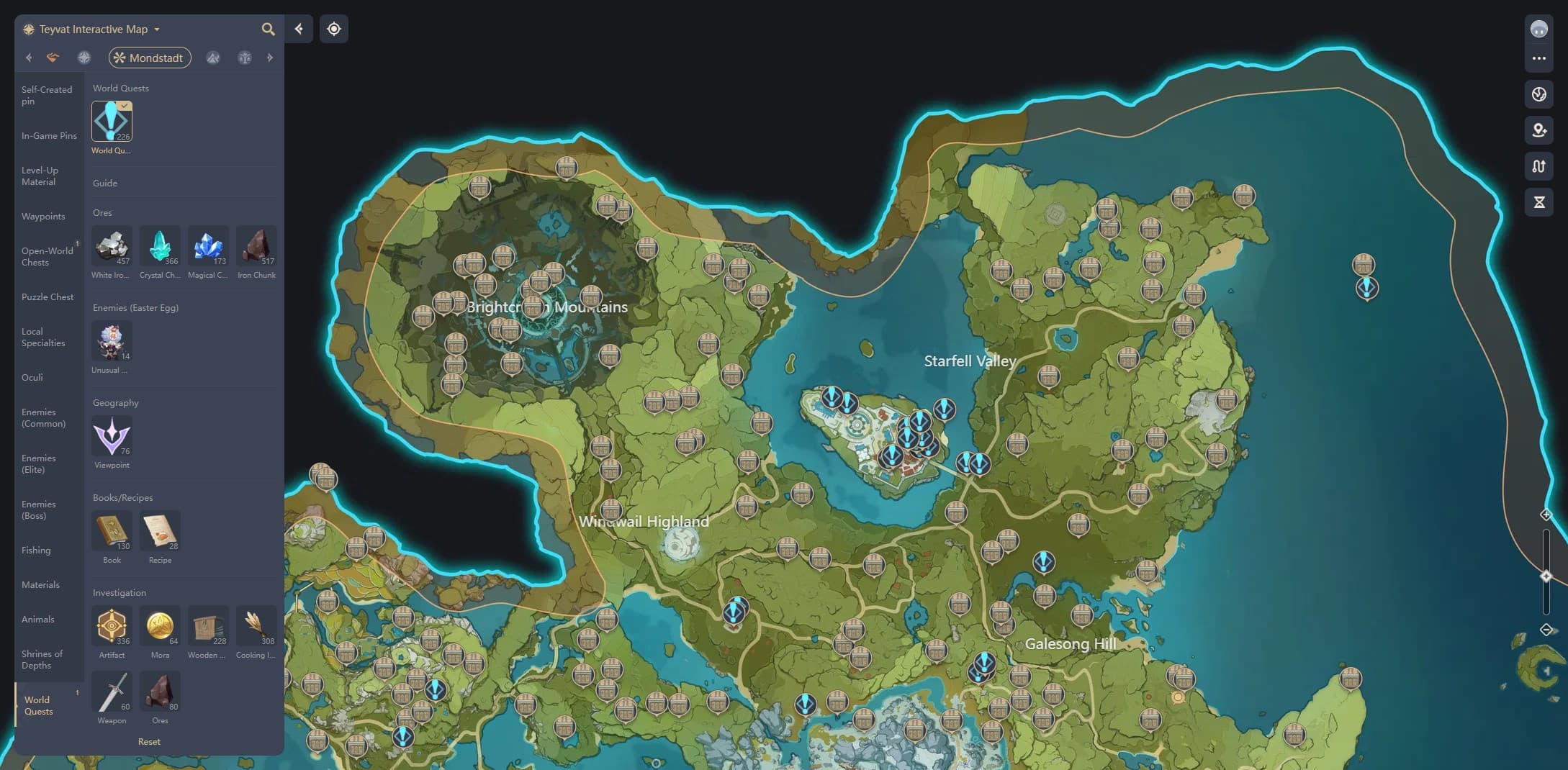Show Mora investigation spots

click(160, 626)
